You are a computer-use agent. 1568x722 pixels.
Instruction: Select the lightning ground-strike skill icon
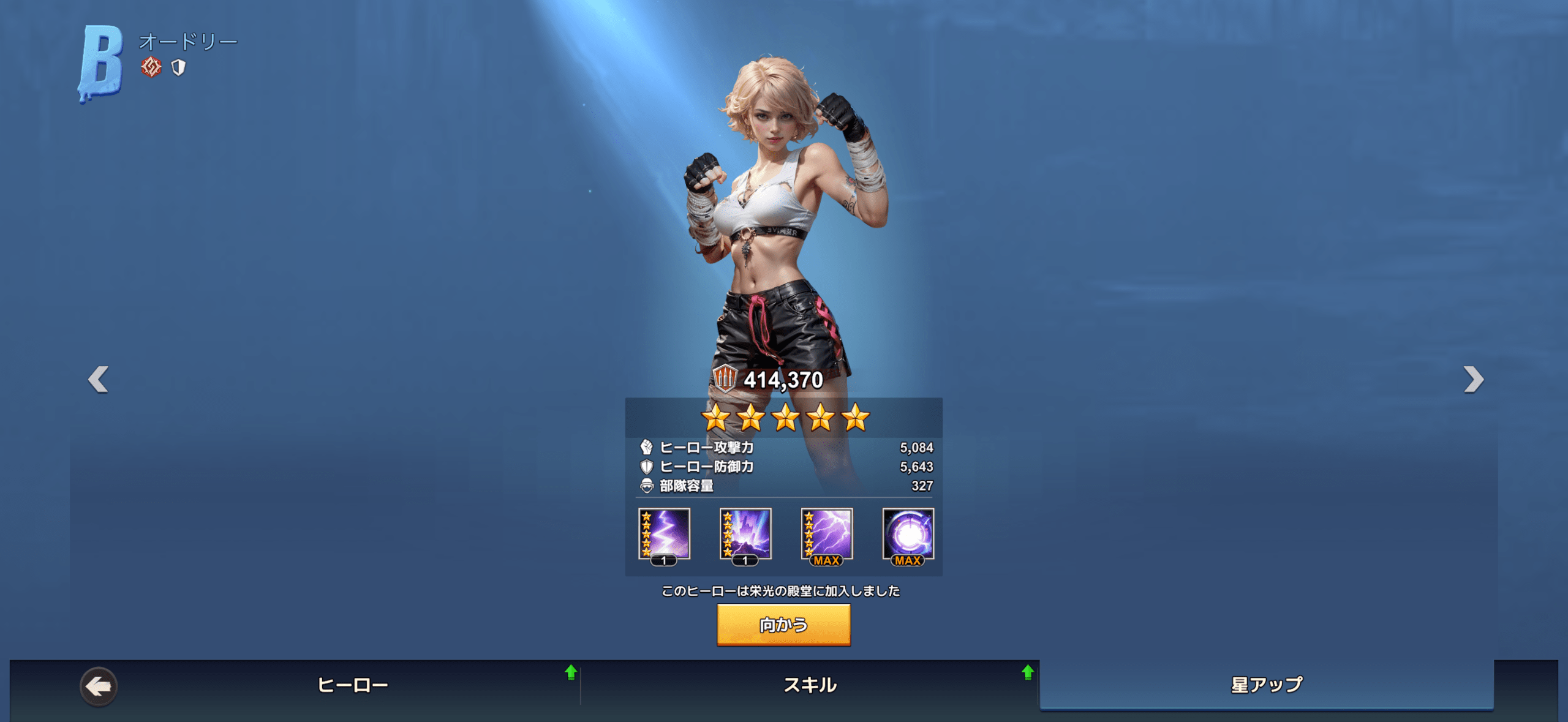click(745, 534)
